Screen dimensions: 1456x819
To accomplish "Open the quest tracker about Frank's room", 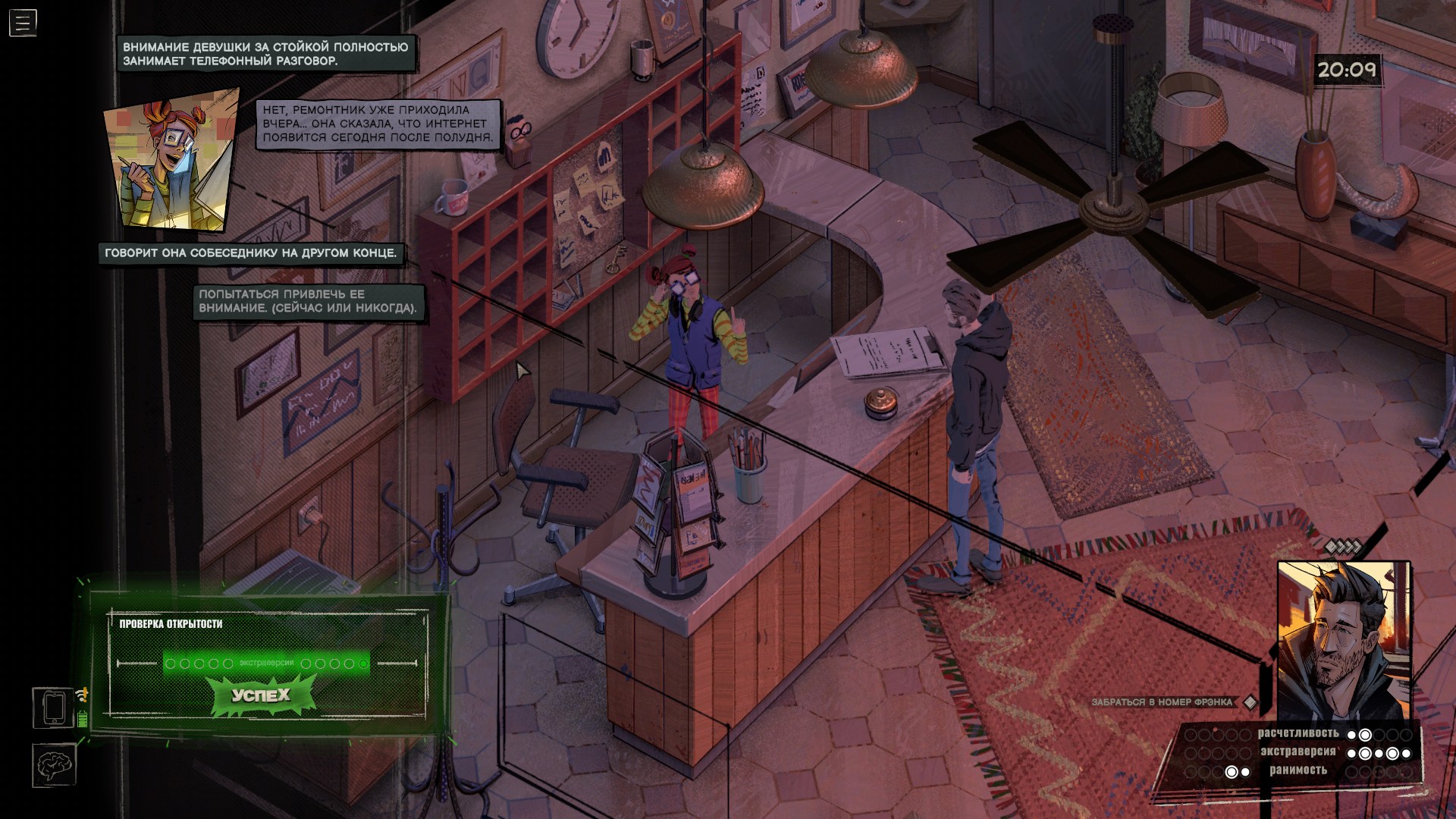I will [x=1163, y=702].
